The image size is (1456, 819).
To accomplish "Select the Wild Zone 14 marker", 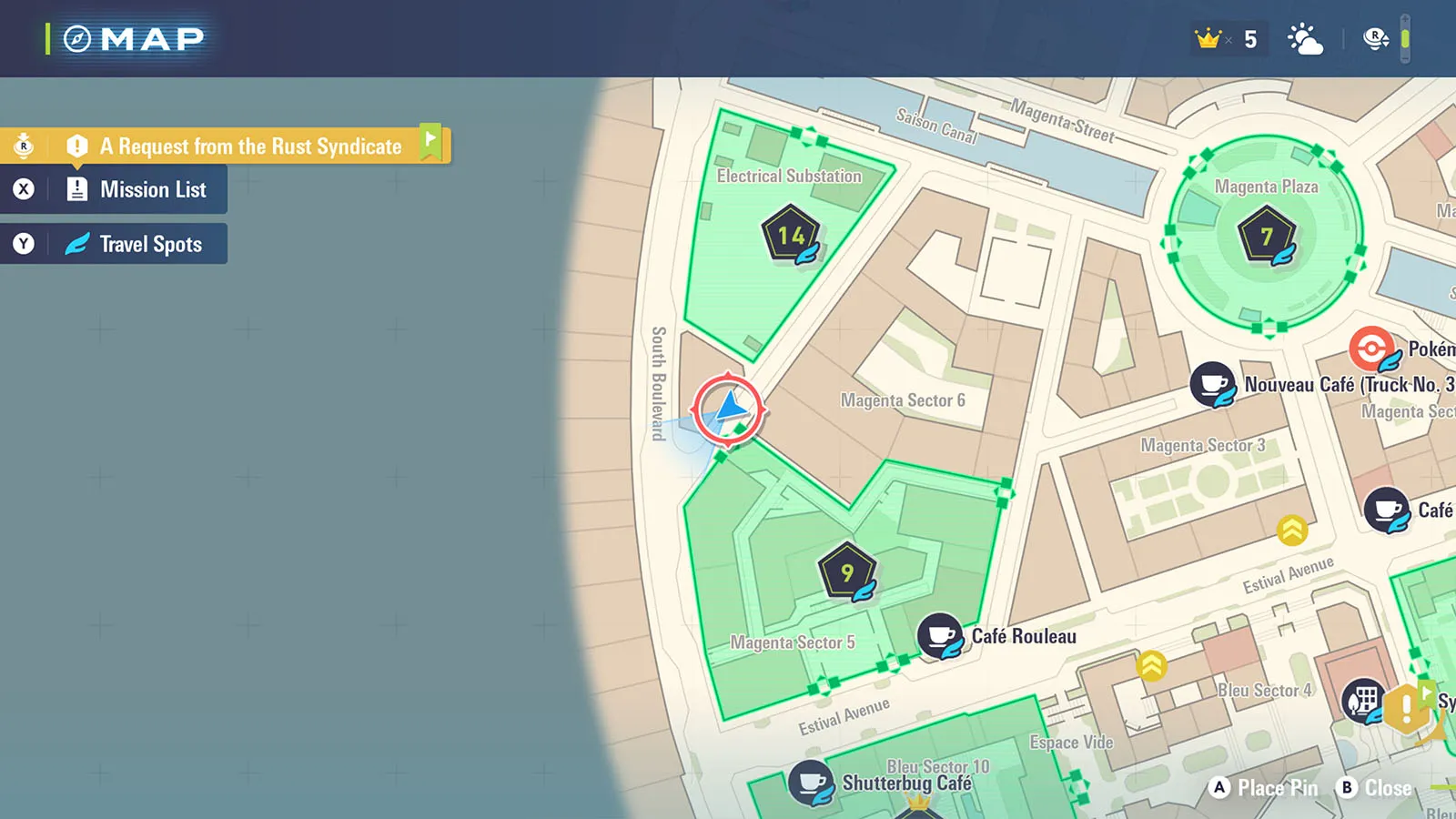I will pos(790,236).
